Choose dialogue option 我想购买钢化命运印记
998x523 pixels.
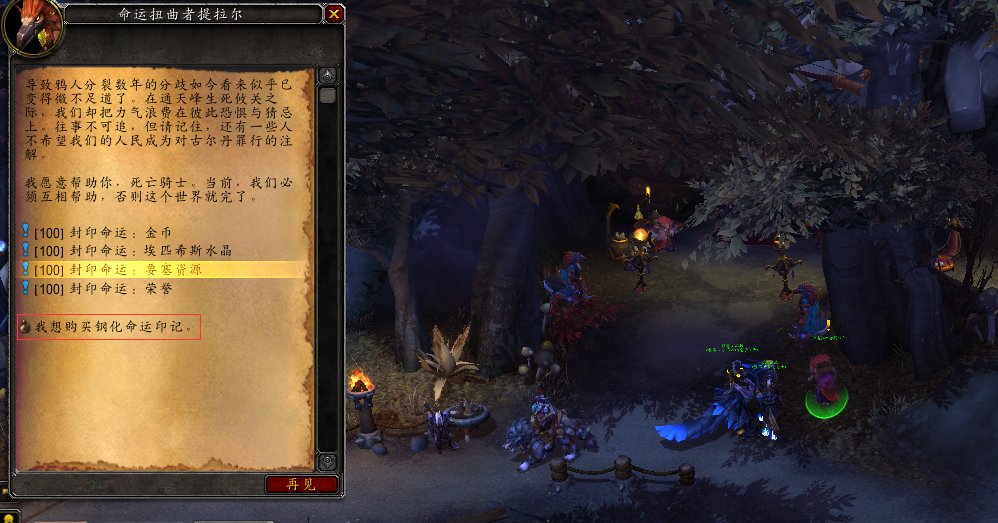110,327
